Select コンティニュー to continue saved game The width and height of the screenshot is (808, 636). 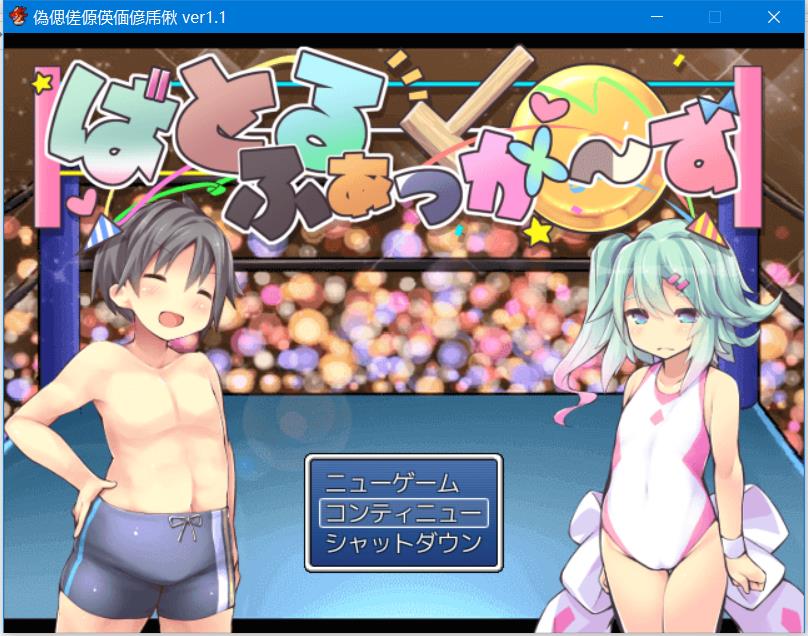point(403,514)
